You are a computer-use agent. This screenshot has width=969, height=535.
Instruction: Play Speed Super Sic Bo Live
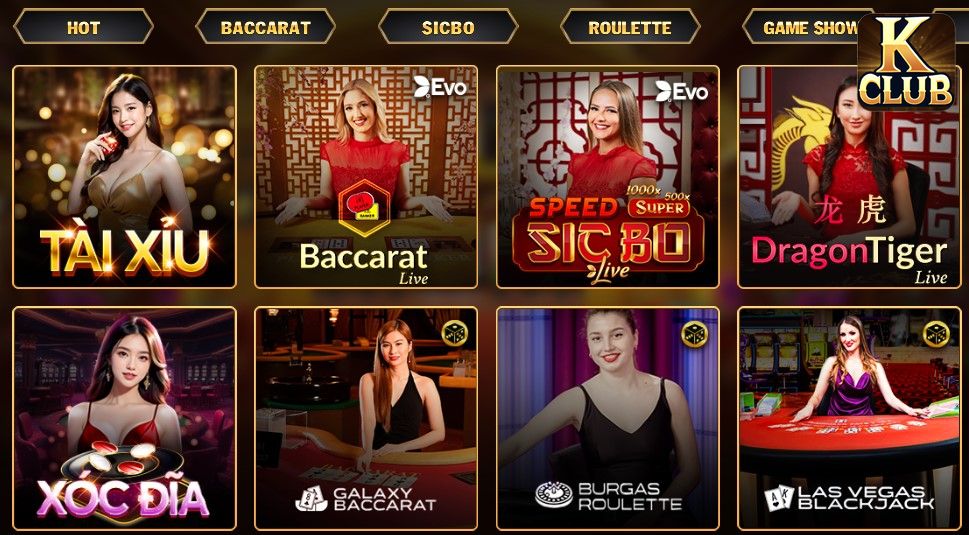click(x=608, y=177)
